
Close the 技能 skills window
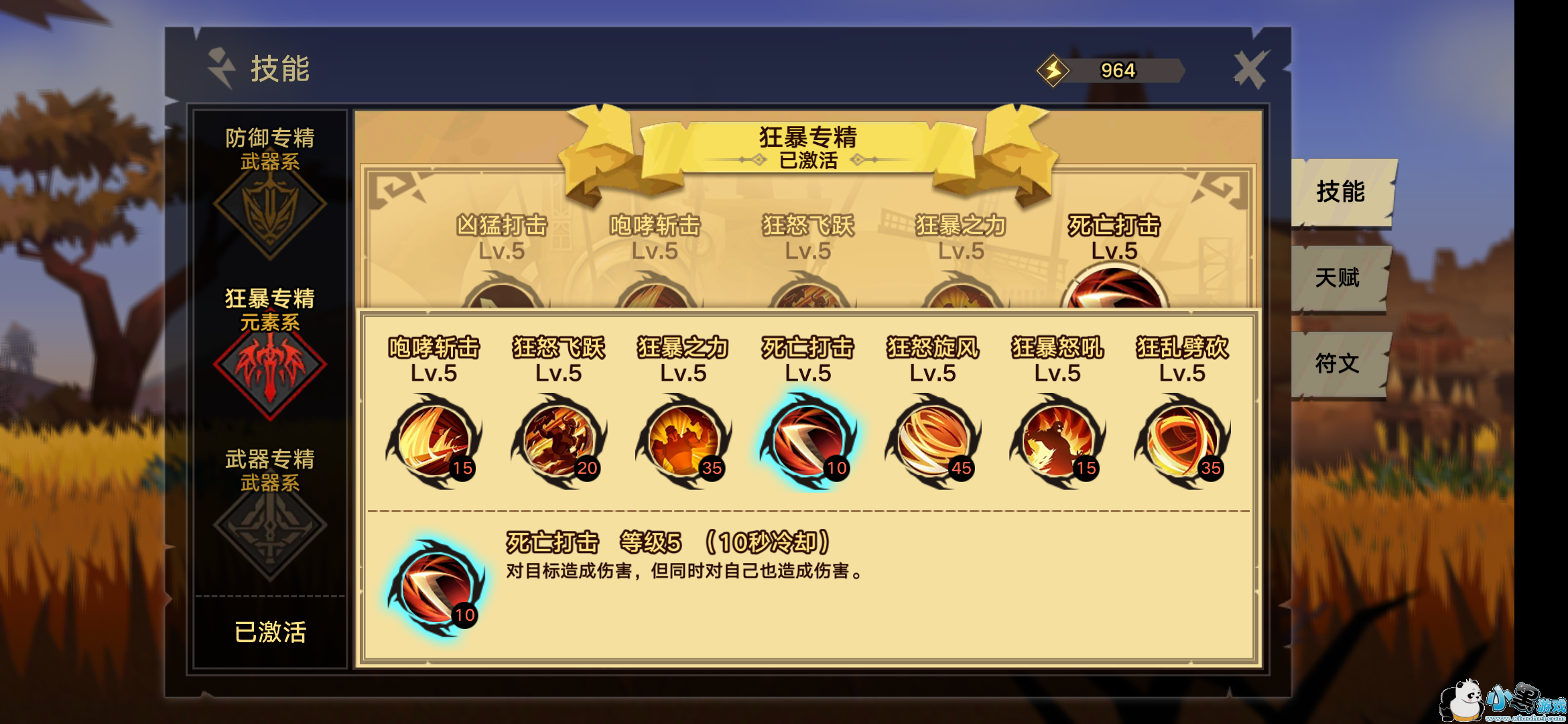(1250, 69)
